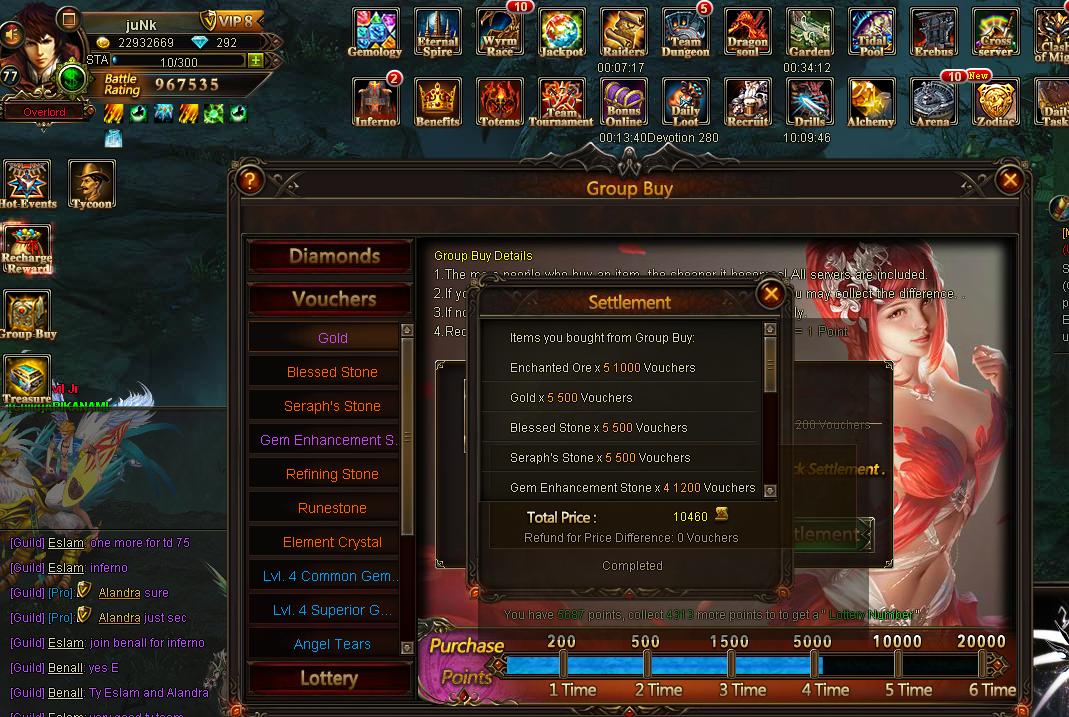Open the Lottery section
The height and width of the screenshot is (717, 1069).
coord(329,679)
